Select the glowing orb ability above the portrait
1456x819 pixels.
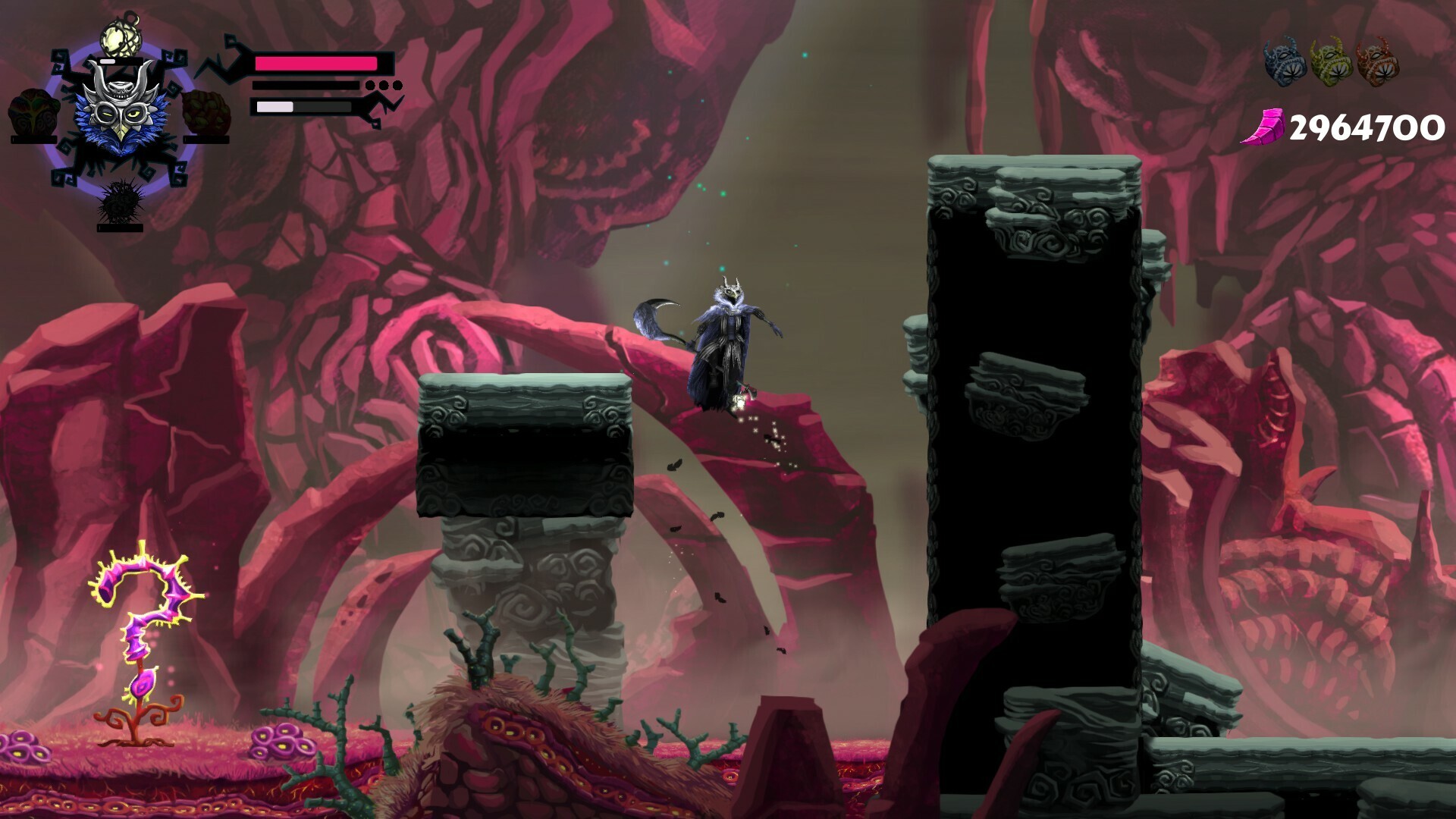coord(119,38)
